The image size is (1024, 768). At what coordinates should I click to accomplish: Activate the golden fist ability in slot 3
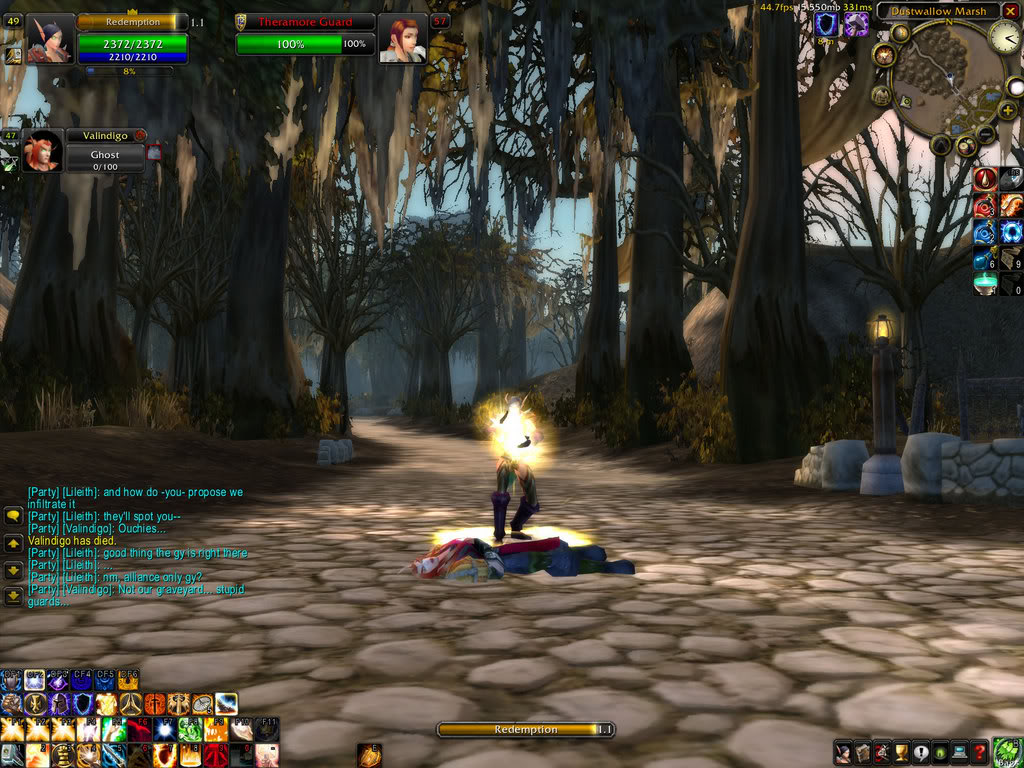(63, 755)
